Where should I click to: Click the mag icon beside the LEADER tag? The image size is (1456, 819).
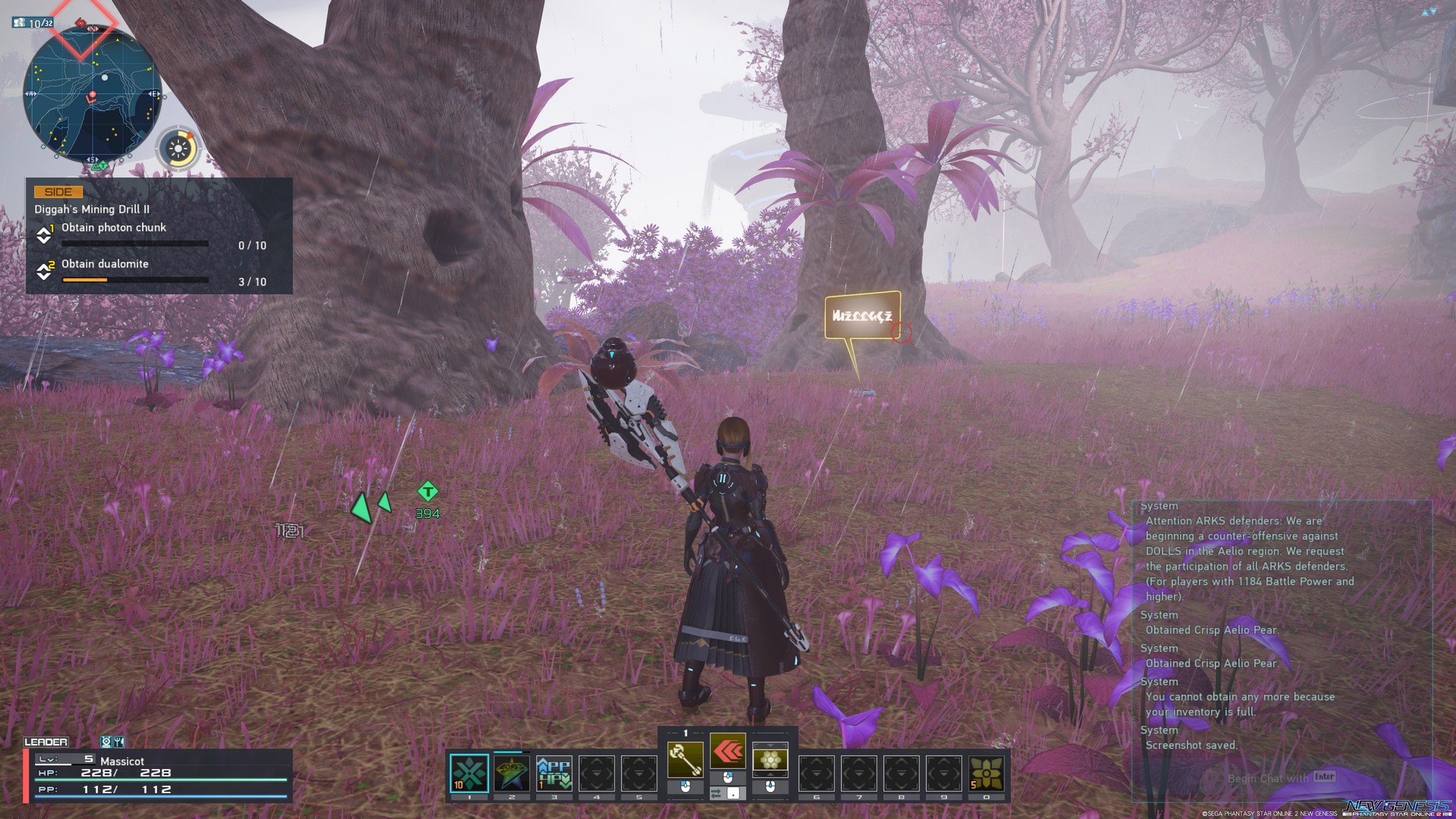click(x=107, y=742)
